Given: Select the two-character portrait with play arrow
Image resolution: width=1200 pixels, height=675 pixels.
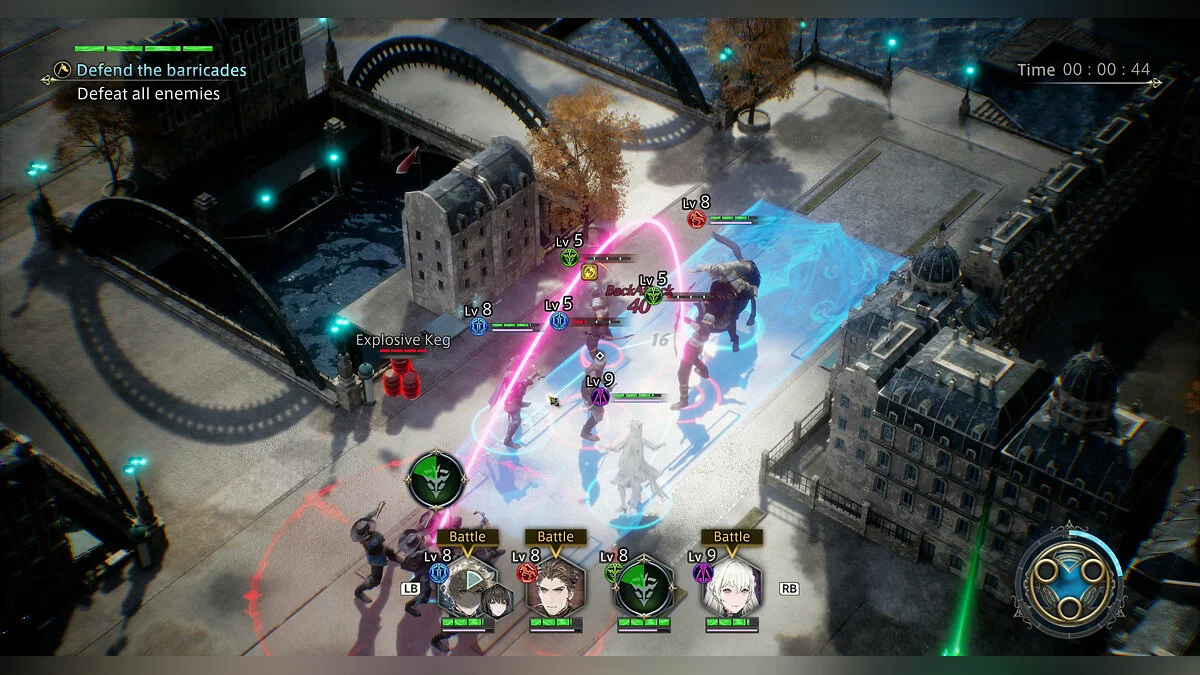Looking at the screenshot, I should click(x=470, y=590).
